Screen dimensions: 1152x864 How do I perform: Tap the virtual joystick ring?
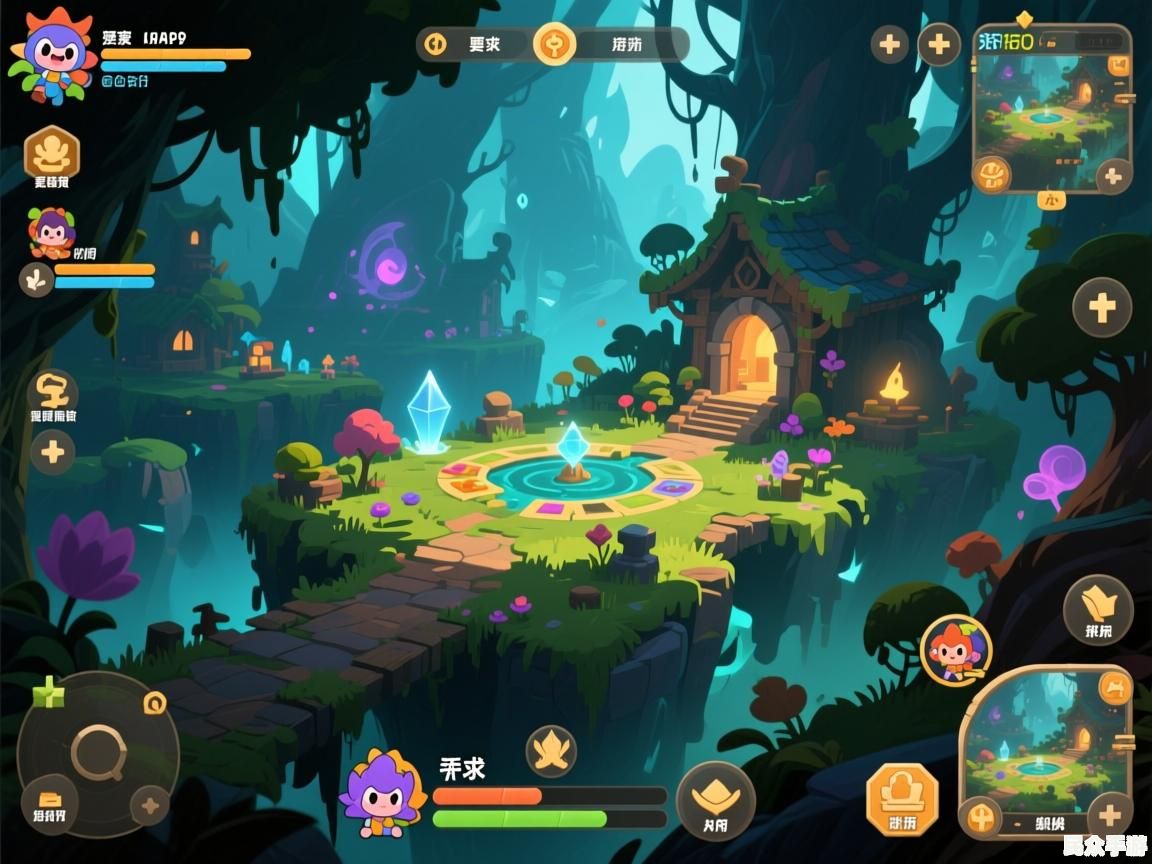point(98,752)
